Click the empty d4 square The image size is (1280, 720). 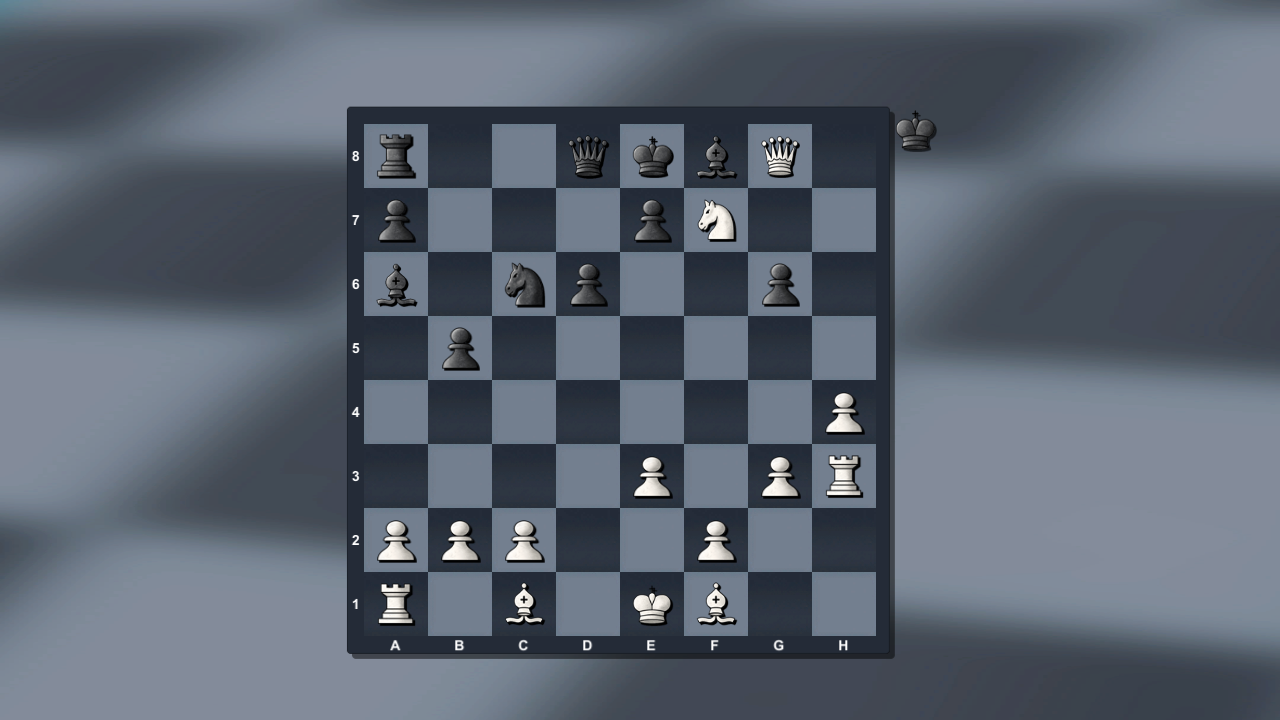click(x=588, y=411)
